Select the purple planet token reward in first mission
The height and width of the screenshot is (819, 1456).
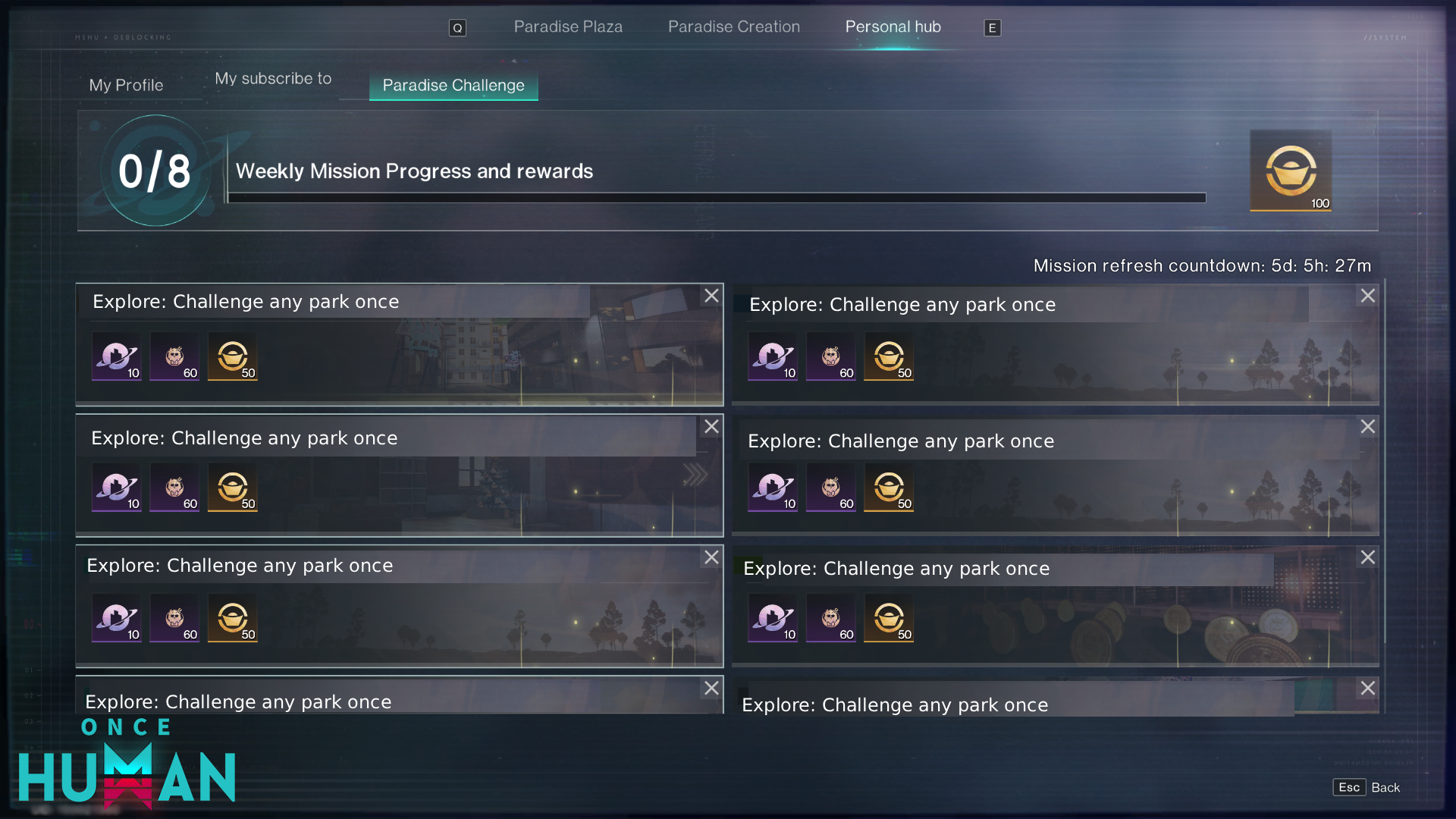(116, 356)
